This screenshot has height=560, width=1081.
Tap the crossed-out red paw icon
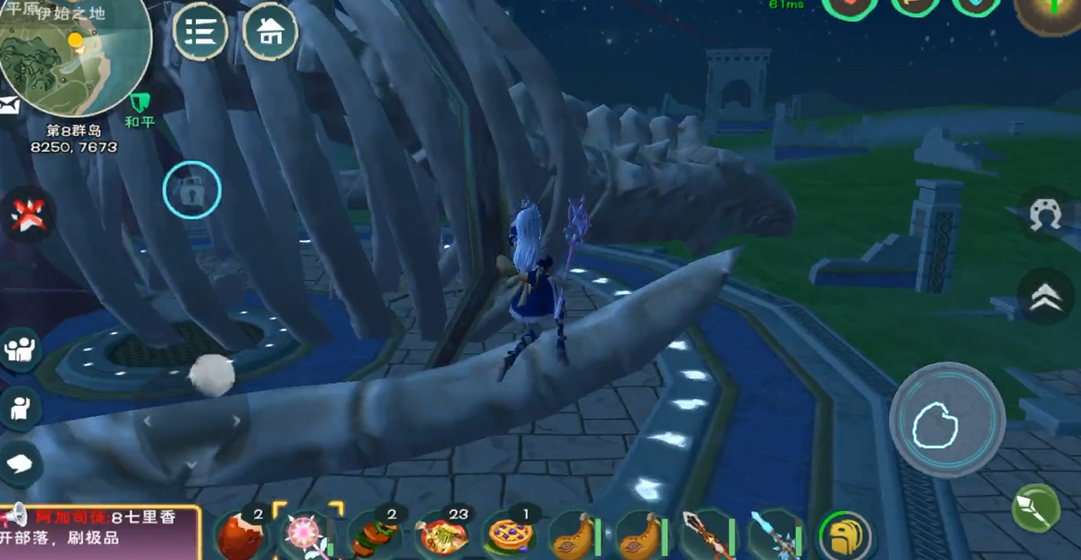27,214
